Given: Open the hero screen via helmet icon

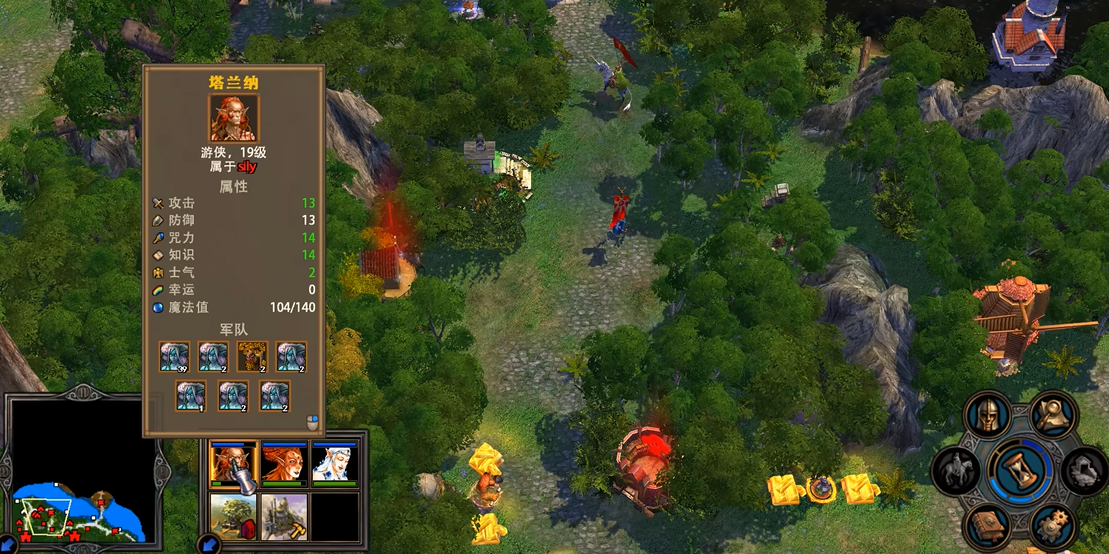Looking at the screenshot, I should 987,416.
